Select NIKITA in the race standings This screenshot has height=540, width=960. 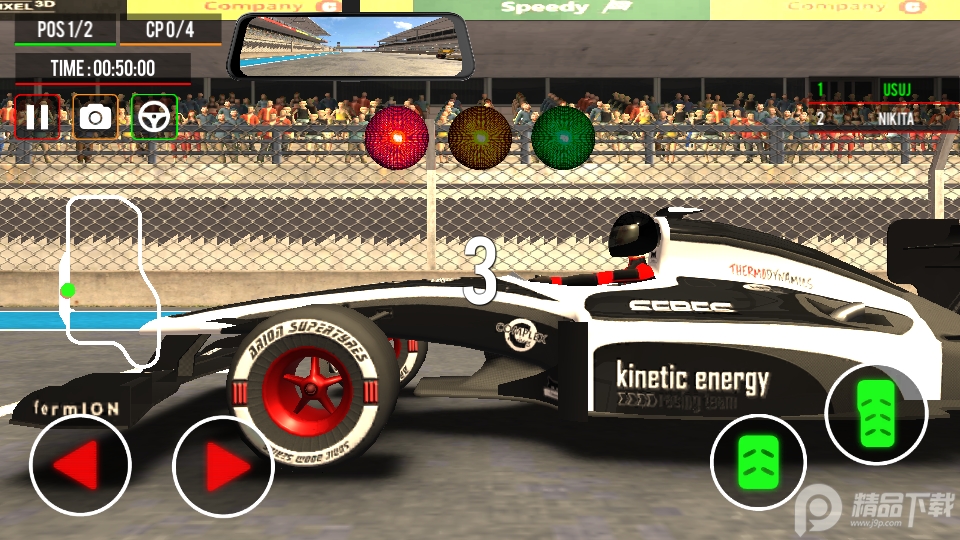pyautogui.click(x=880, y=118)
